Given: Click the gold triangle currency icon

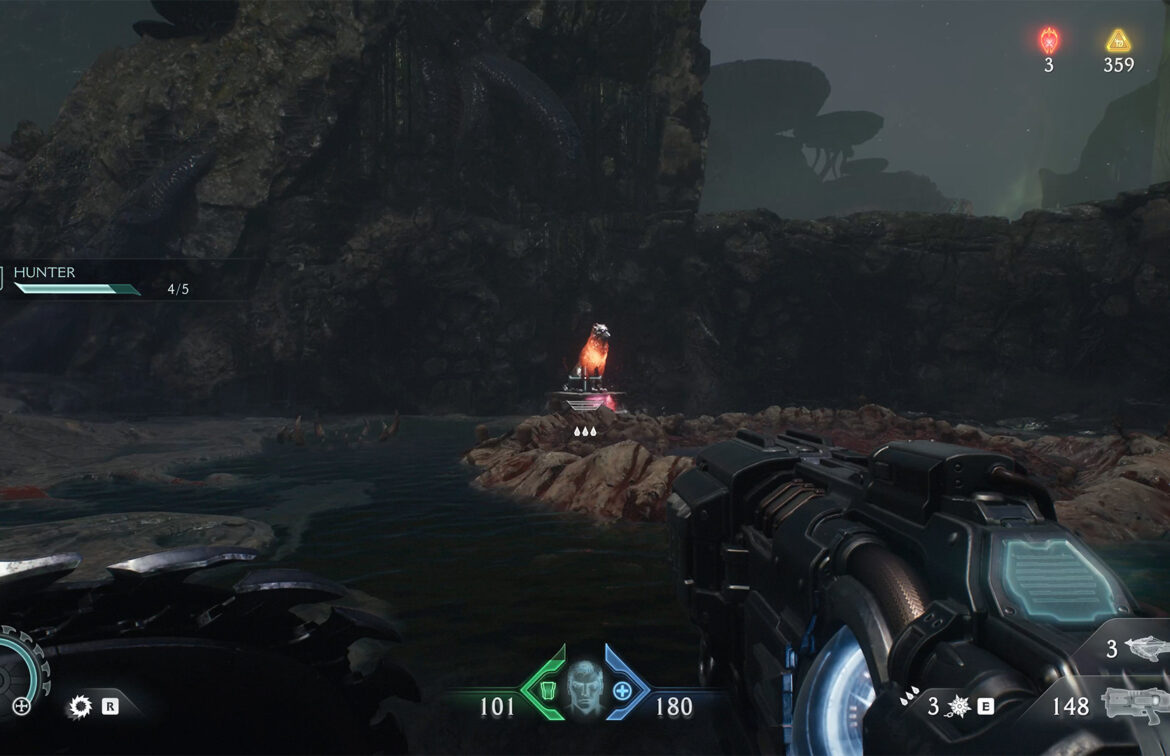Looking at the screenshot, I should coord(1118,41).
